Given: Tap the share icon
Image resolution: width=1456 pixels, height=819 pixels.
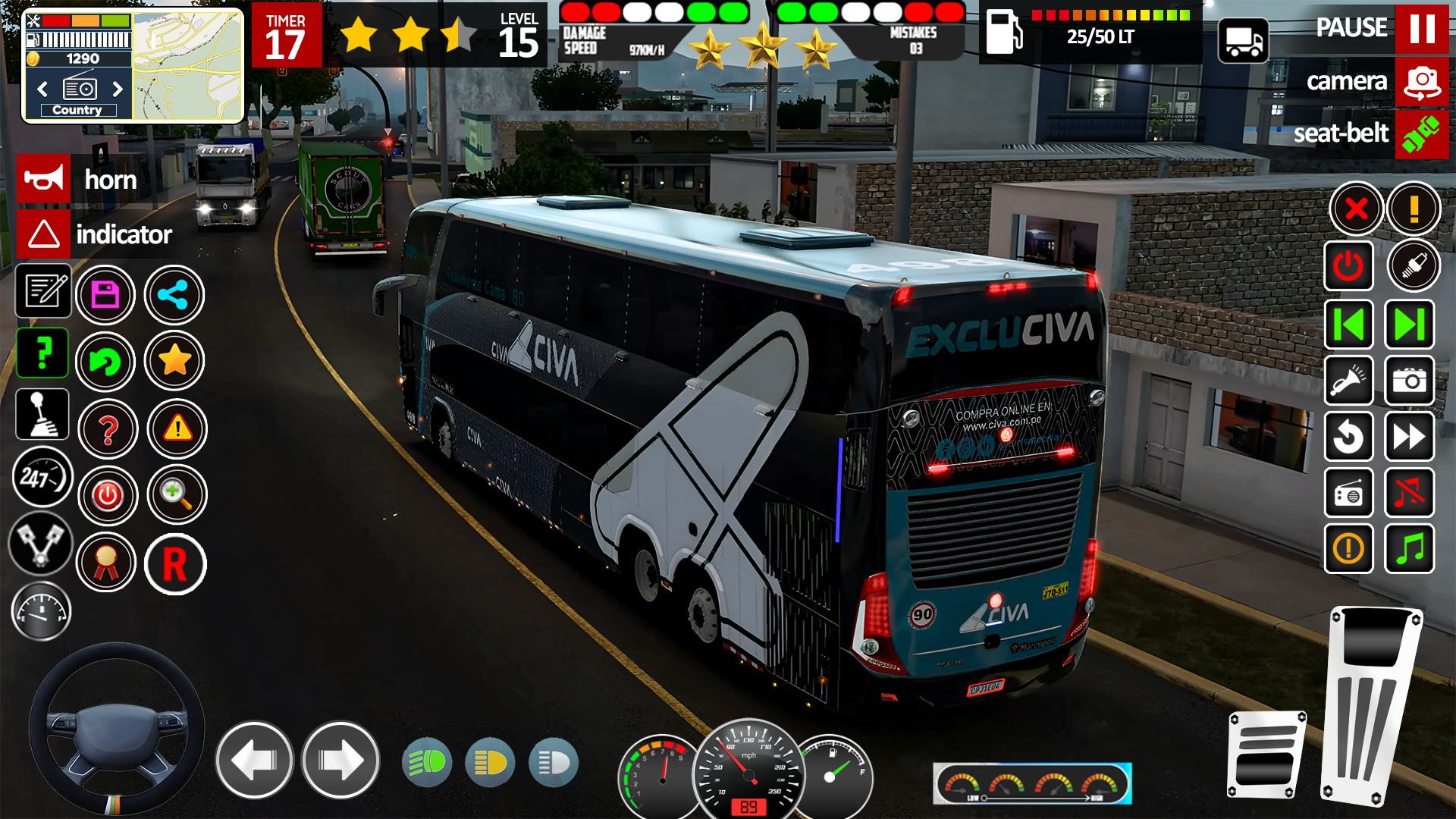Looking at the screenshot, I should [x=174, y=295].
